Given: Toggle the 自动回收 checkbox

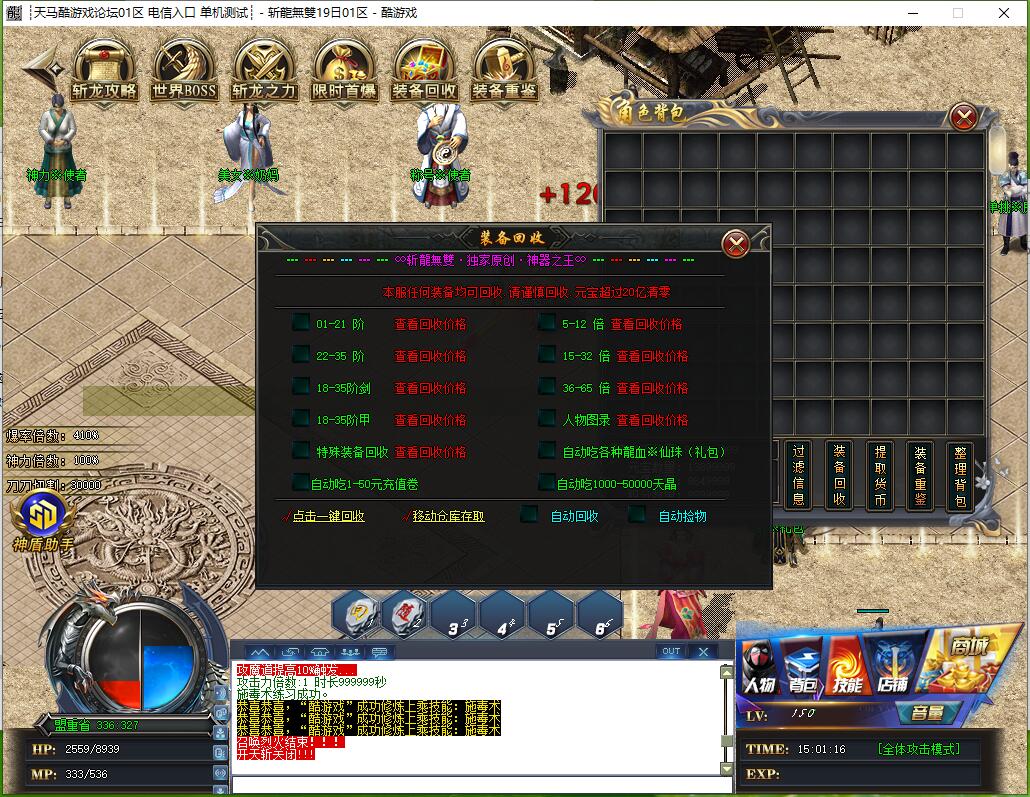Looking at the screenshot, I should coord(529,515).
